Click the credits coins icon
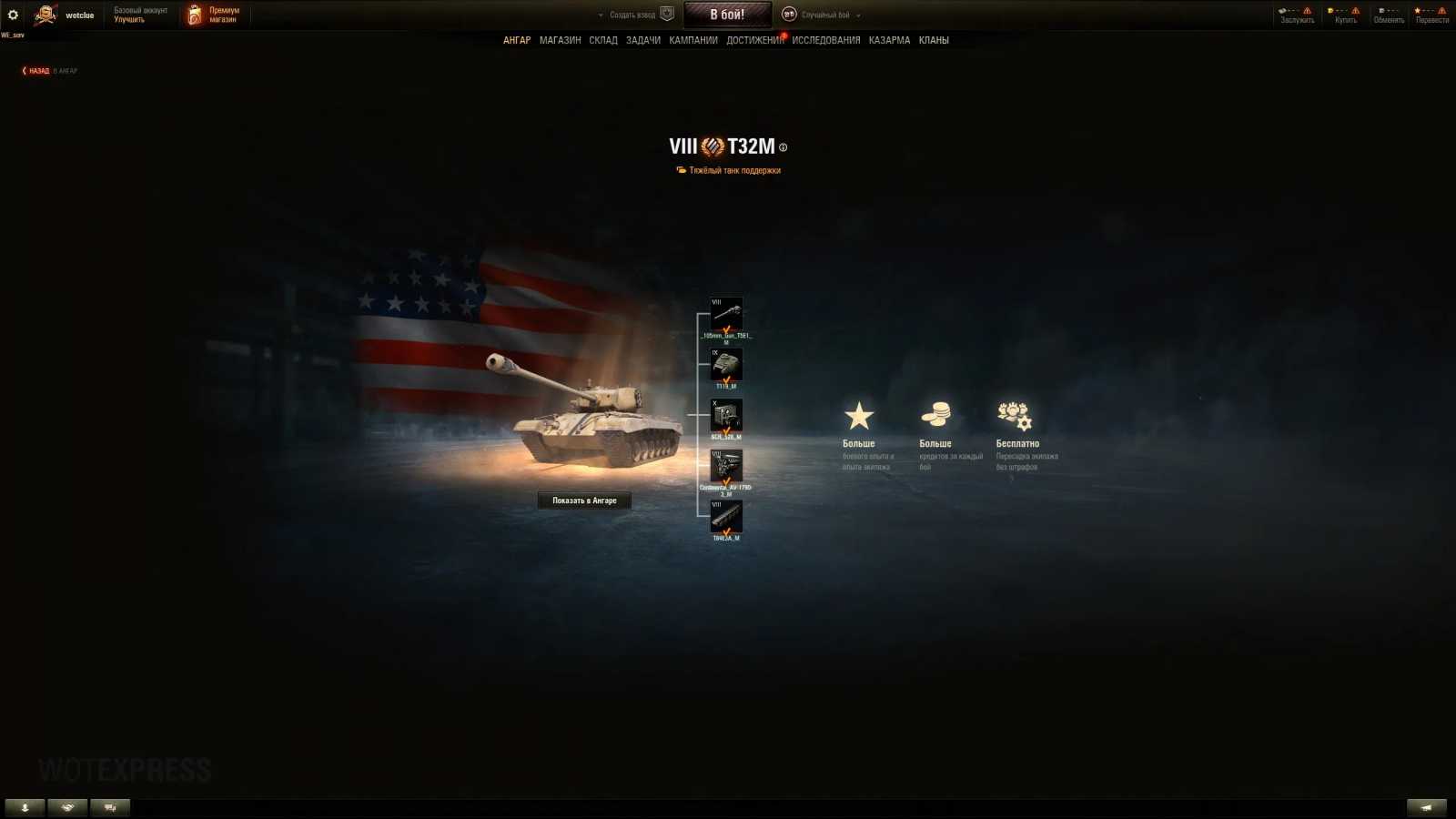1456x819 pixels. [937, 414]
